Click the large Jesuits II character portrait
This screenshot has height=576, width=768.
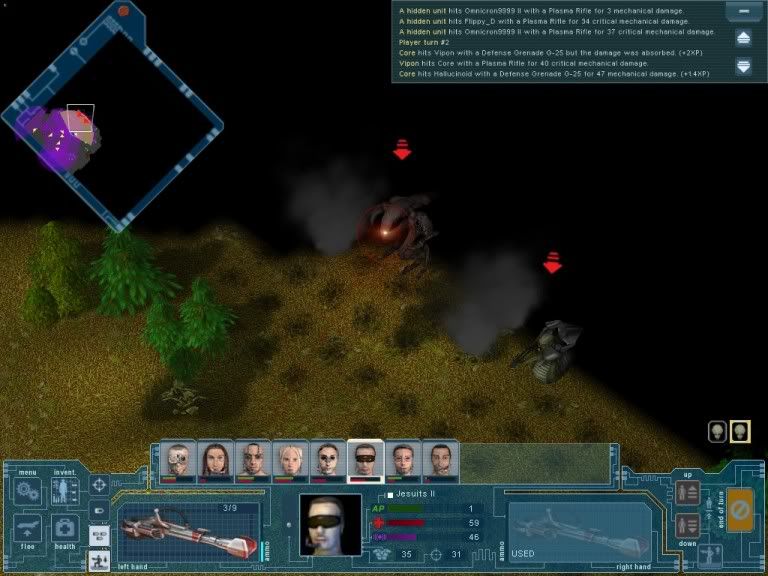pos(331,526)
